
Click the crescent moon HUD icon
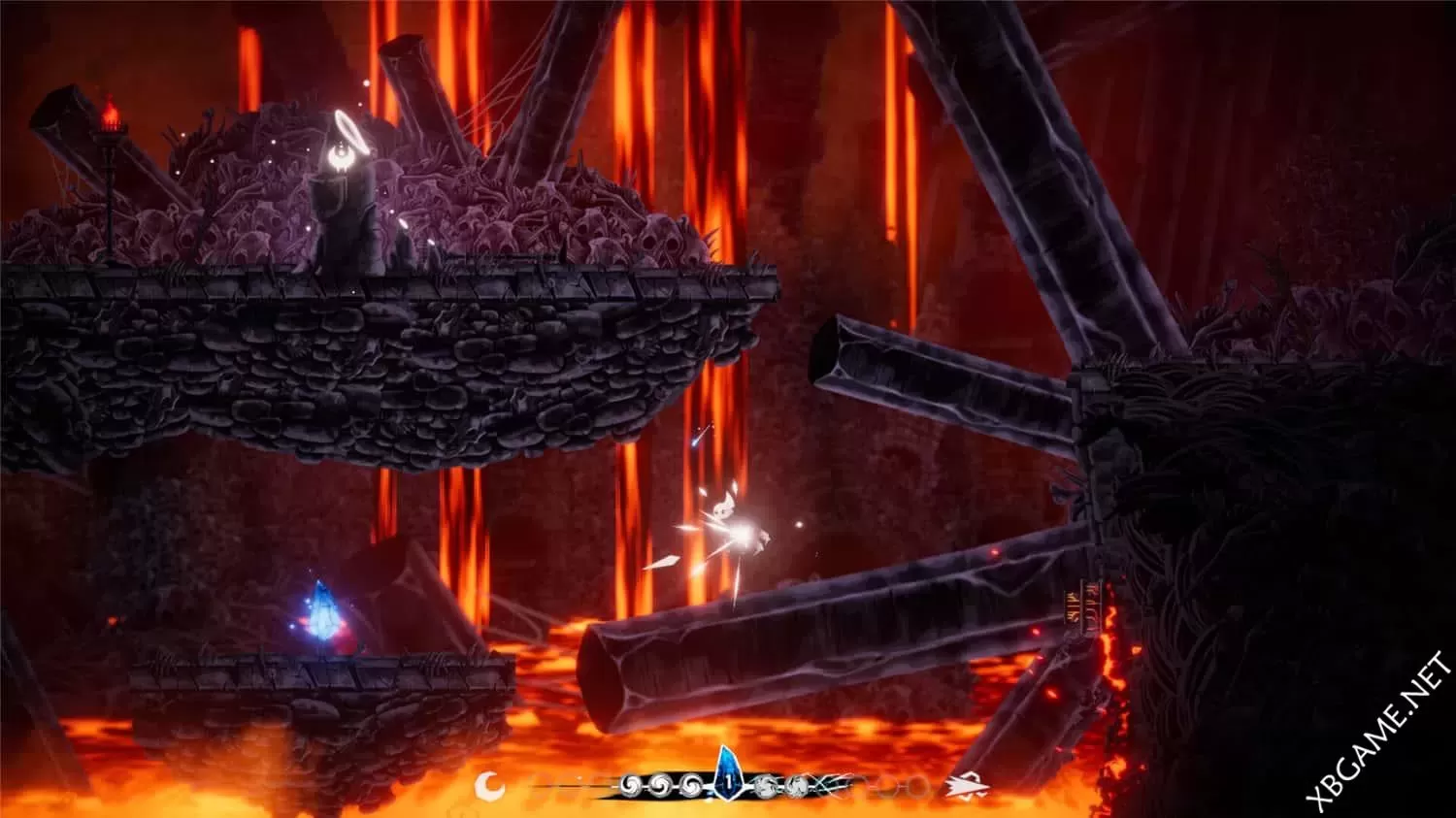point(490,783)
